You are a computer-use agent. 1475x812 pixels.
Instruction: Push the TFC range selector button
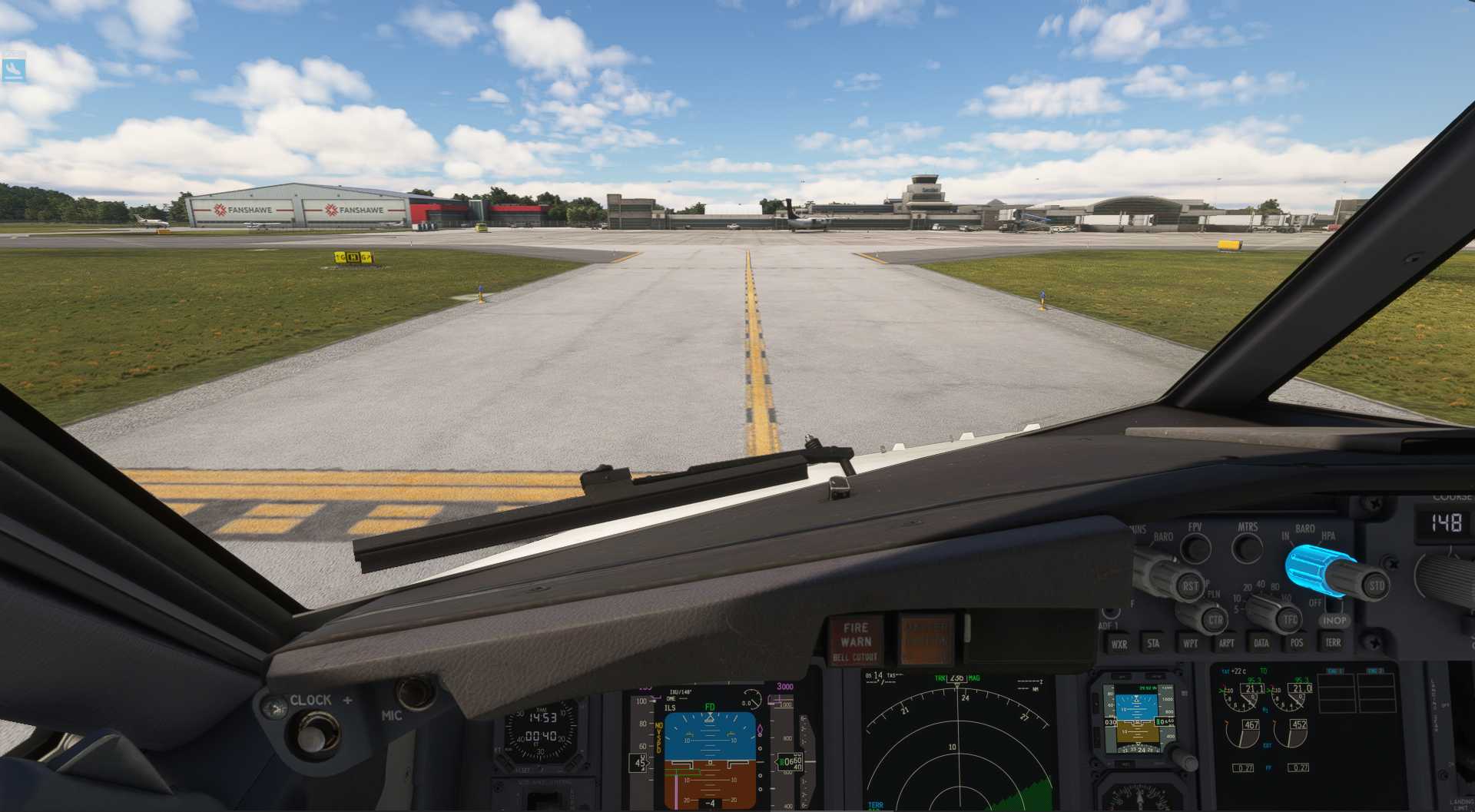(1290, 618)
